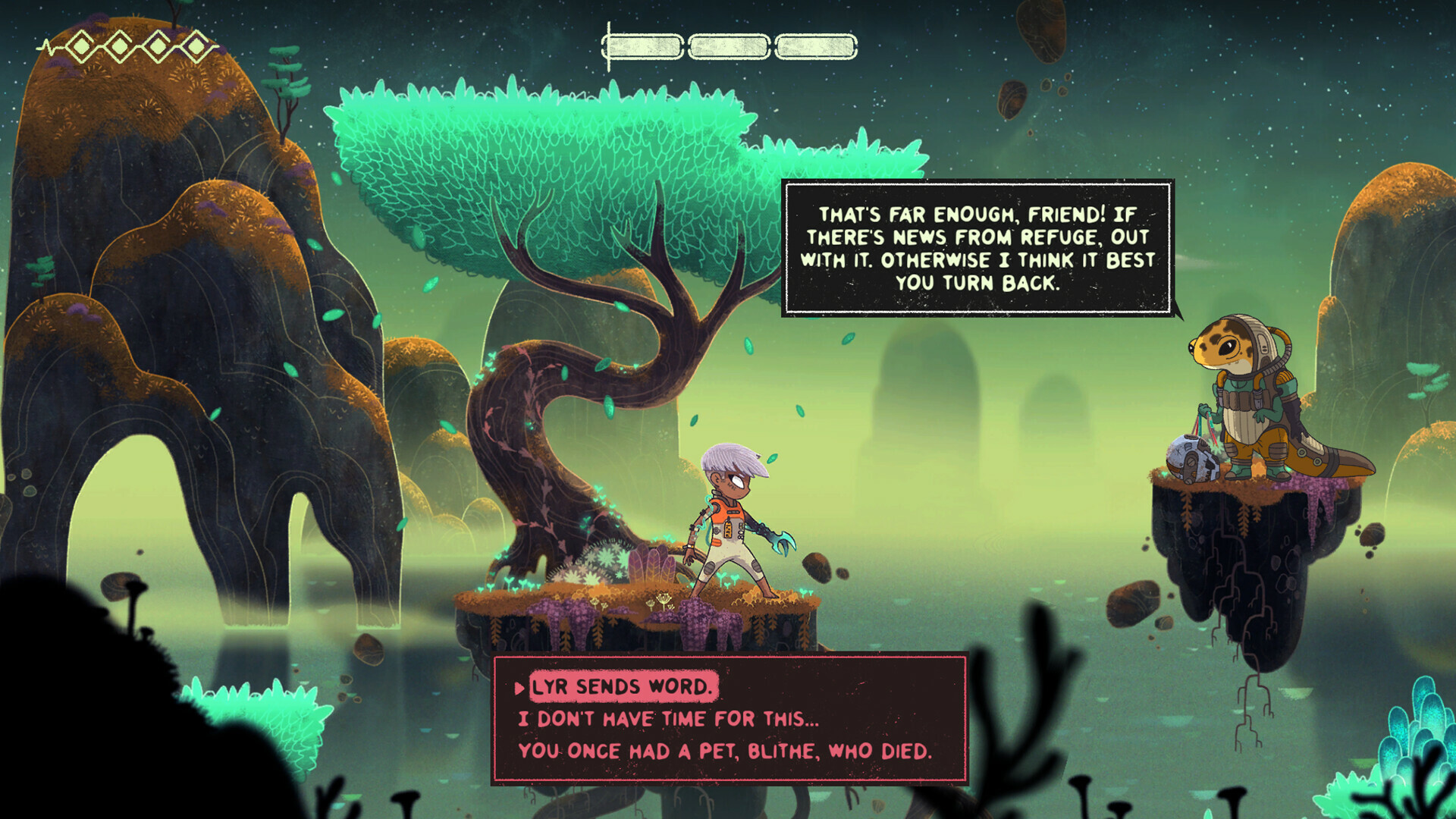Click the third energy bar capsule
This screenshot has height=819, width=1456.
[x=815, y=45]
